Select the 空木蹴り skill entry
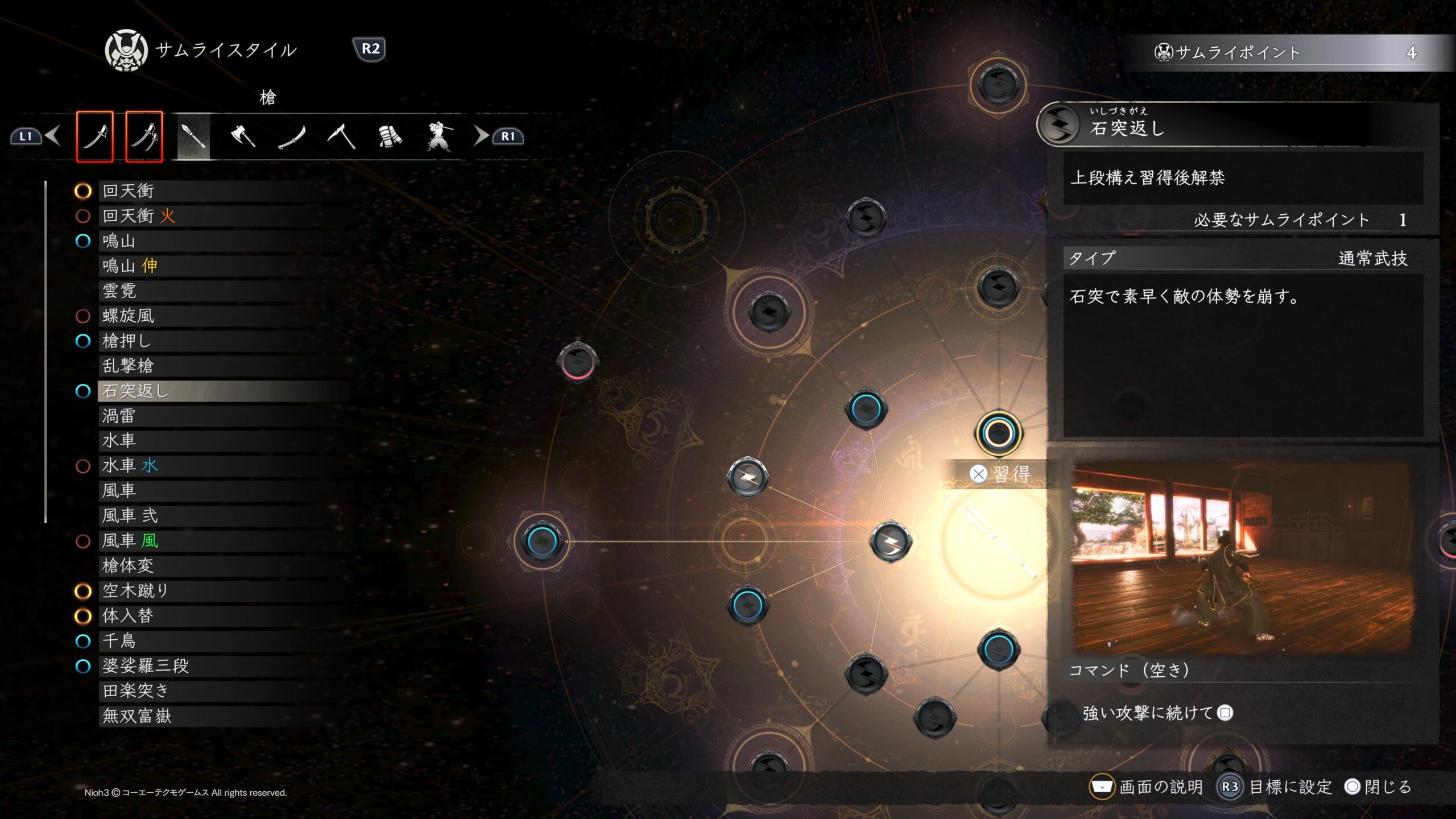Viewport: 1456px width, 819px height. (x=135, y=591)
